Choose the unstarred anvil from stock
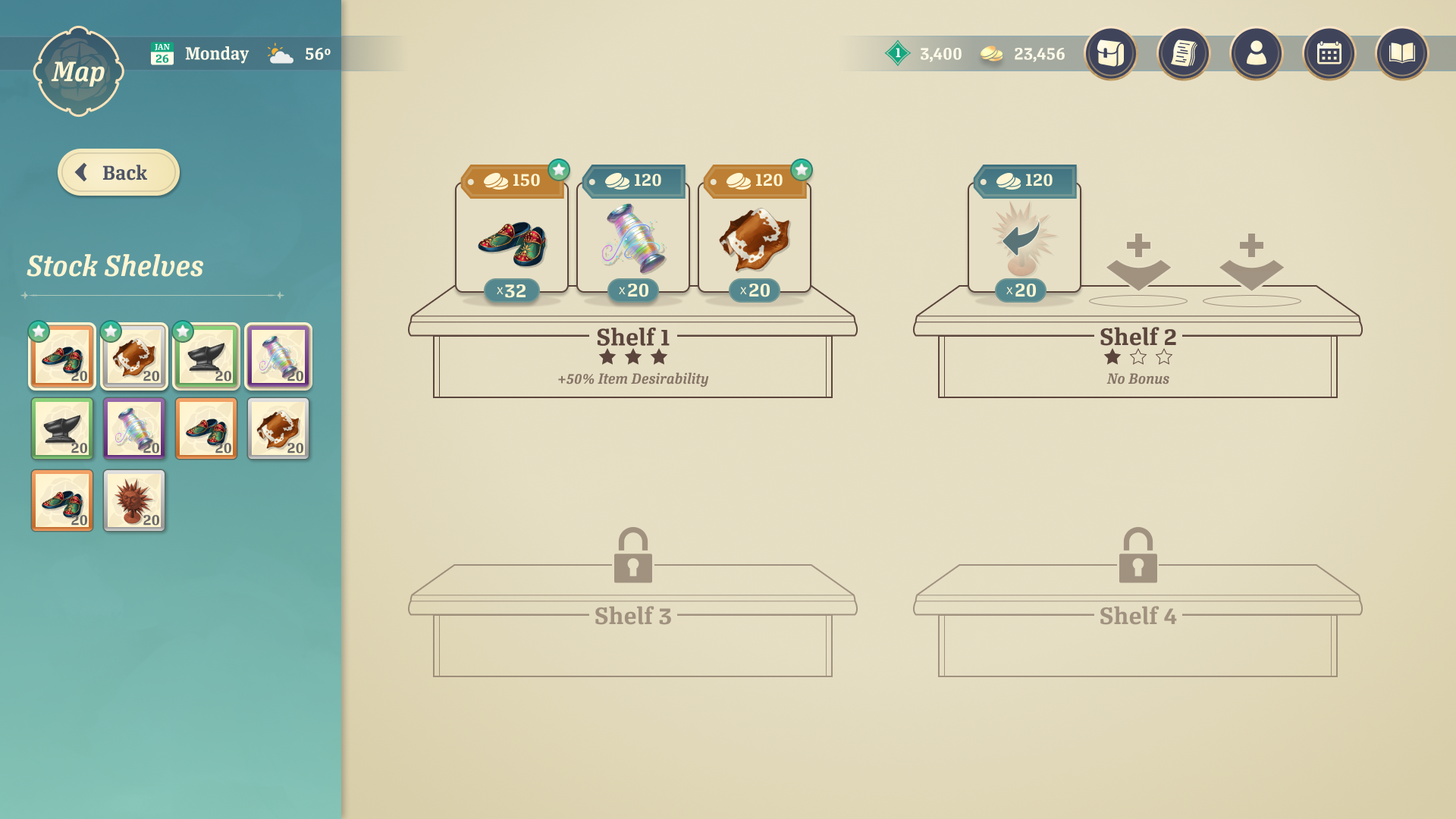This screenshot has height=819, width=1456. [x=62, y=428]
